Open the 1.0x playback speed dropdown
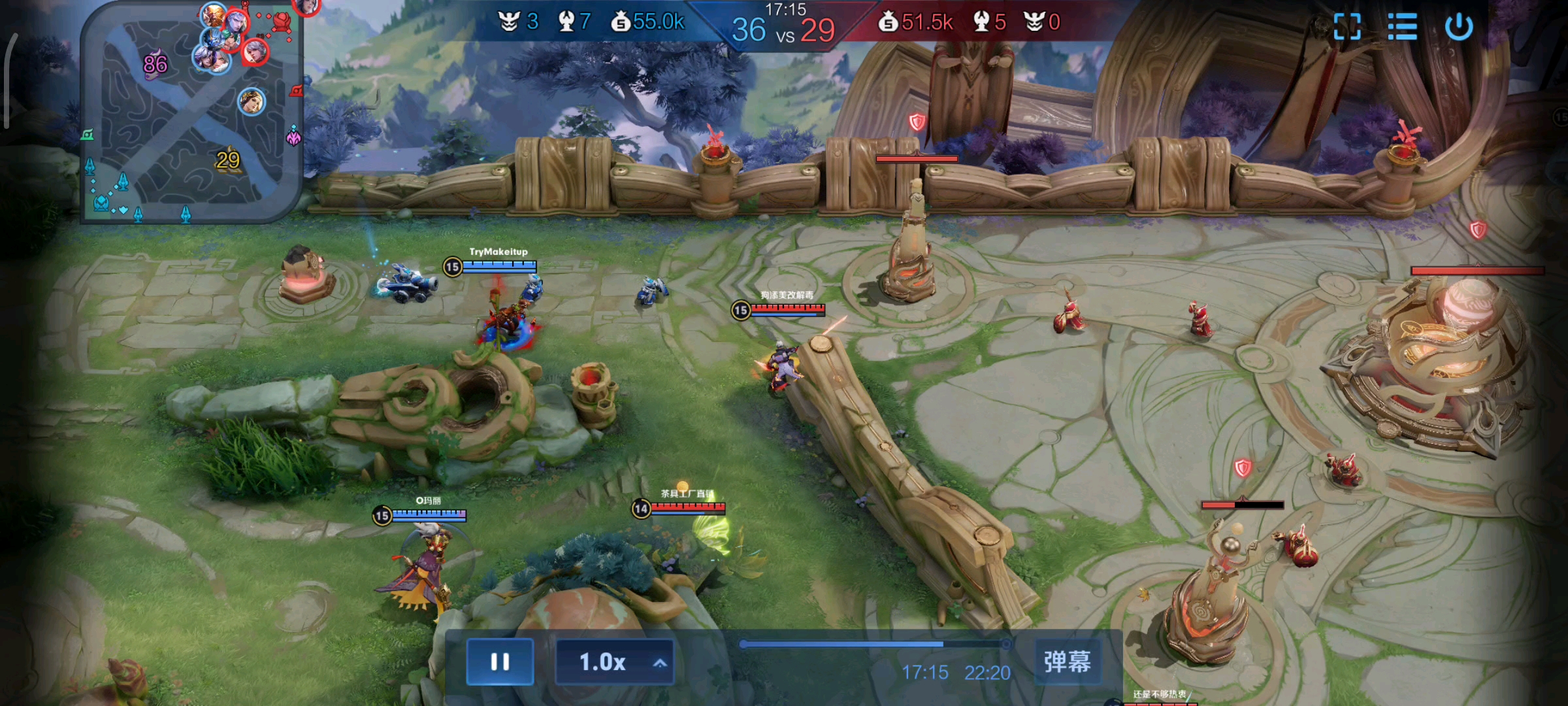1568x706 pixels. (x=614, y=662)
